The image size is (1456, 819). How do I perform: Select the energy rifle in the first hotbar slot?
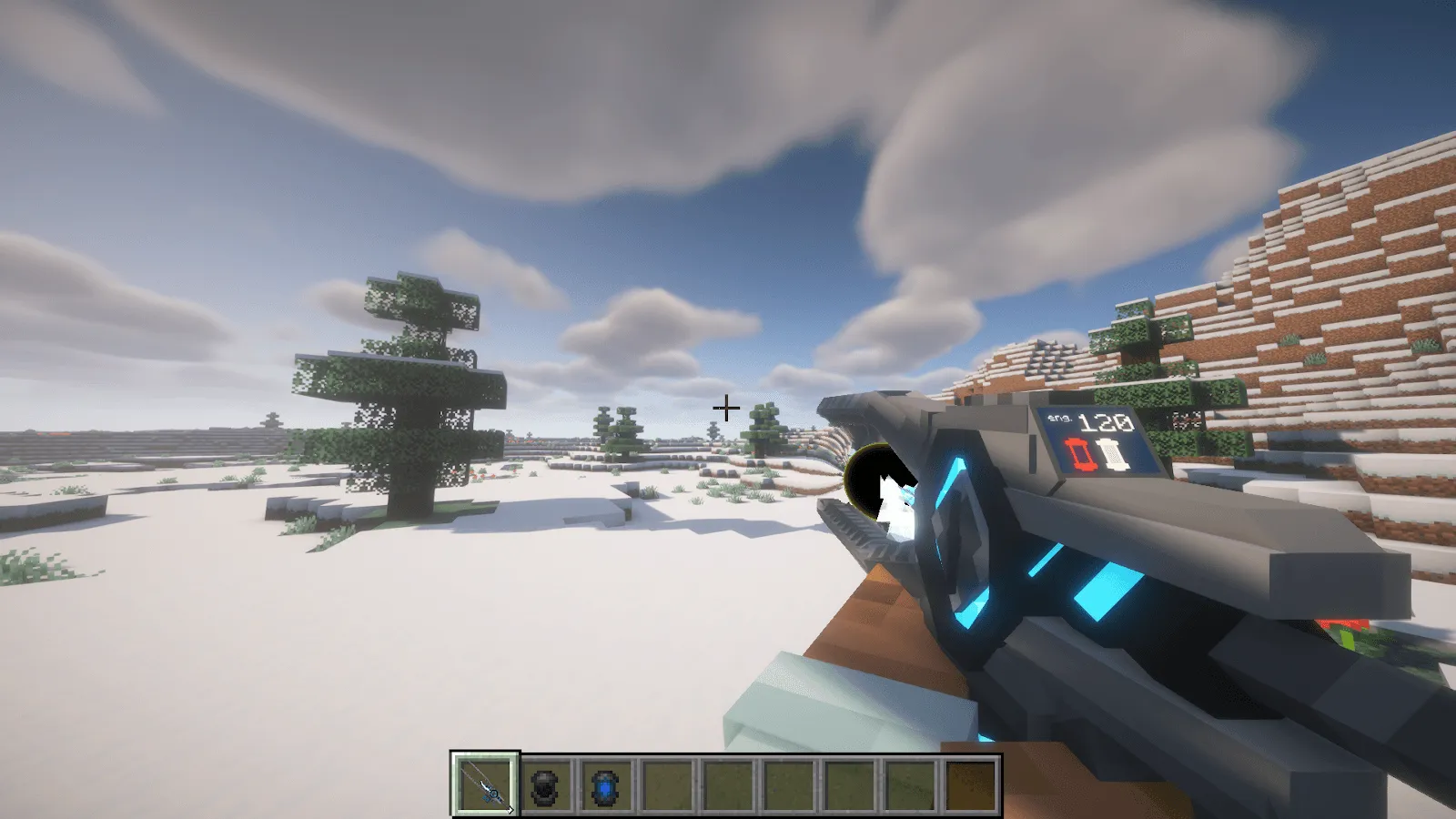pos(484,784)
